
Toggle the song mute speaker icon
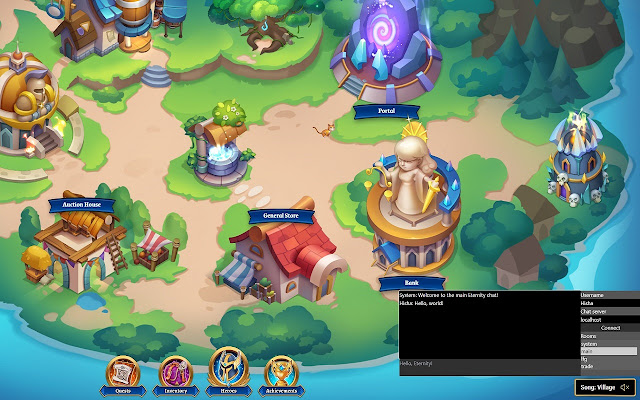pyautogui.click(x=623, y=387)
